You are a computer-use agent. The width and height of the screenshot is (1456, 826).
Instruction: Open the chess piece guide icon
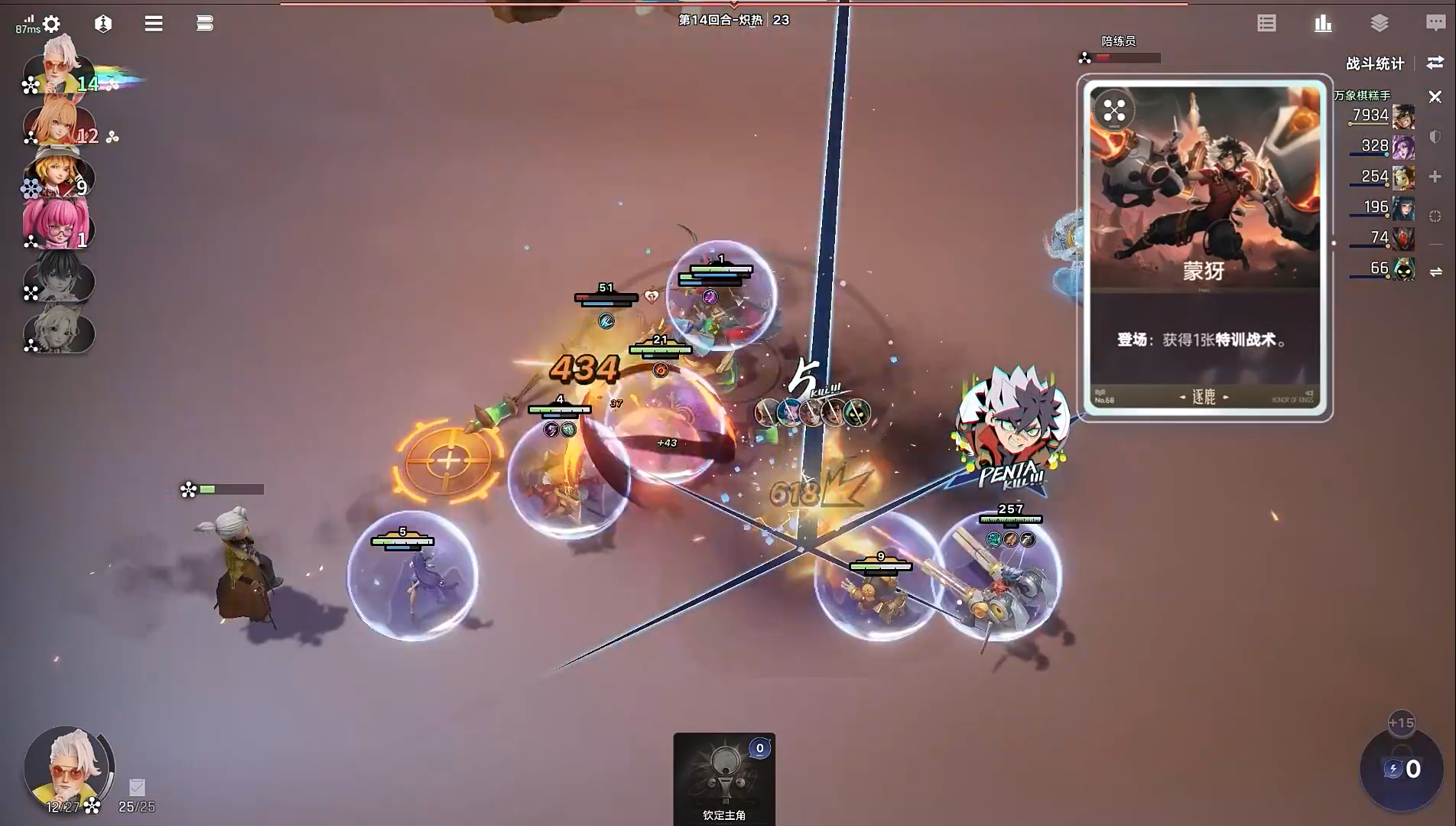coord(103,24)
